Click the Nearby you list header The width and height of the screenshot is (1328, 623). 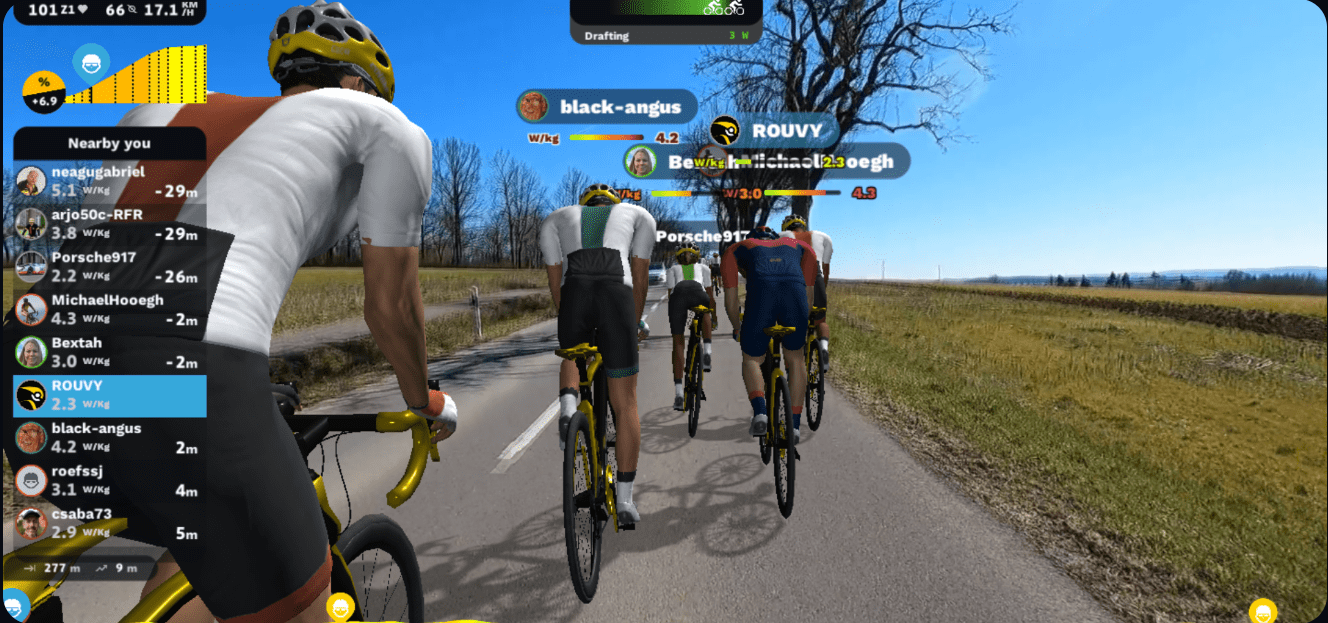pos(109,143)
